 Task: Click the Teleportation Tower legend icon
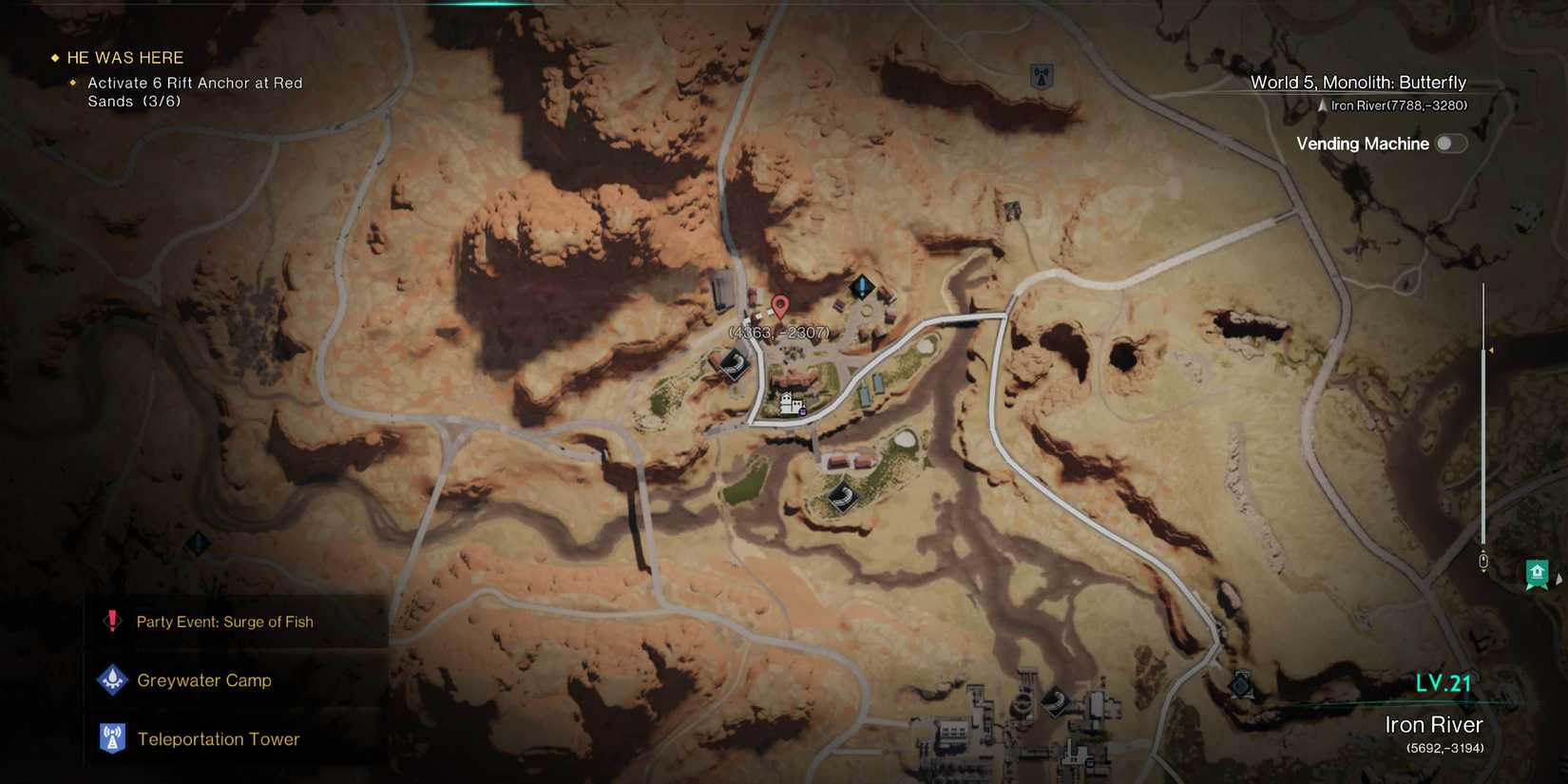[112, 738]
